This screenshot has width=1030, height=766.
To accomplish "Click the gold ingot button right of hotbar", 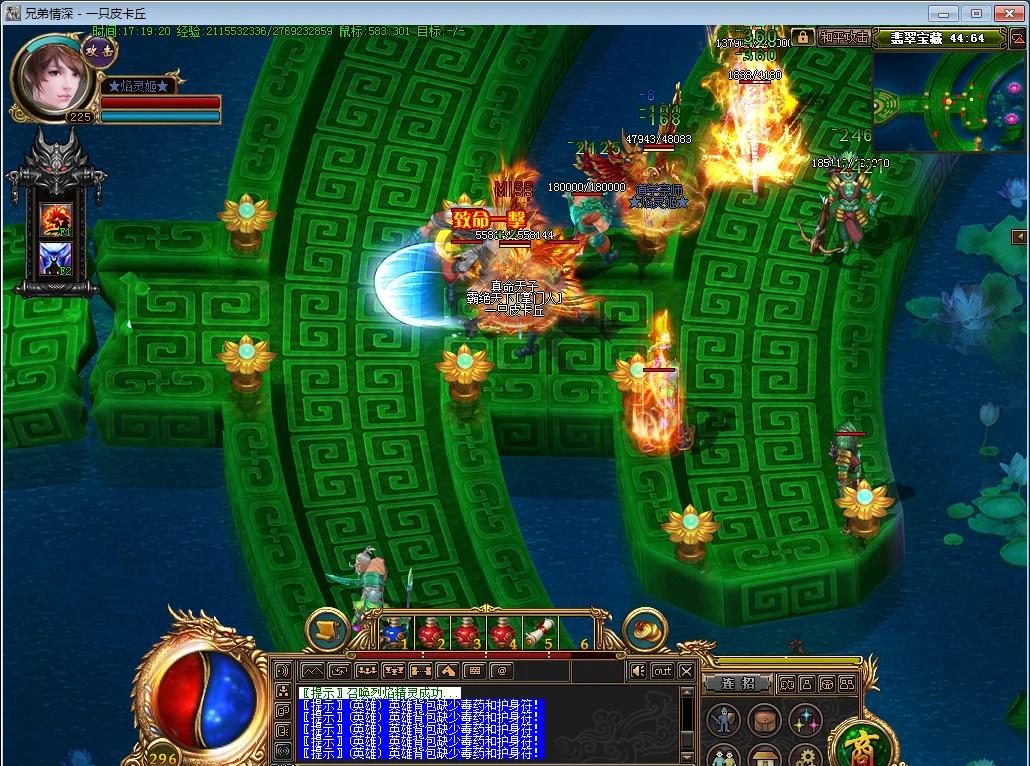I will tap(645, 629).
